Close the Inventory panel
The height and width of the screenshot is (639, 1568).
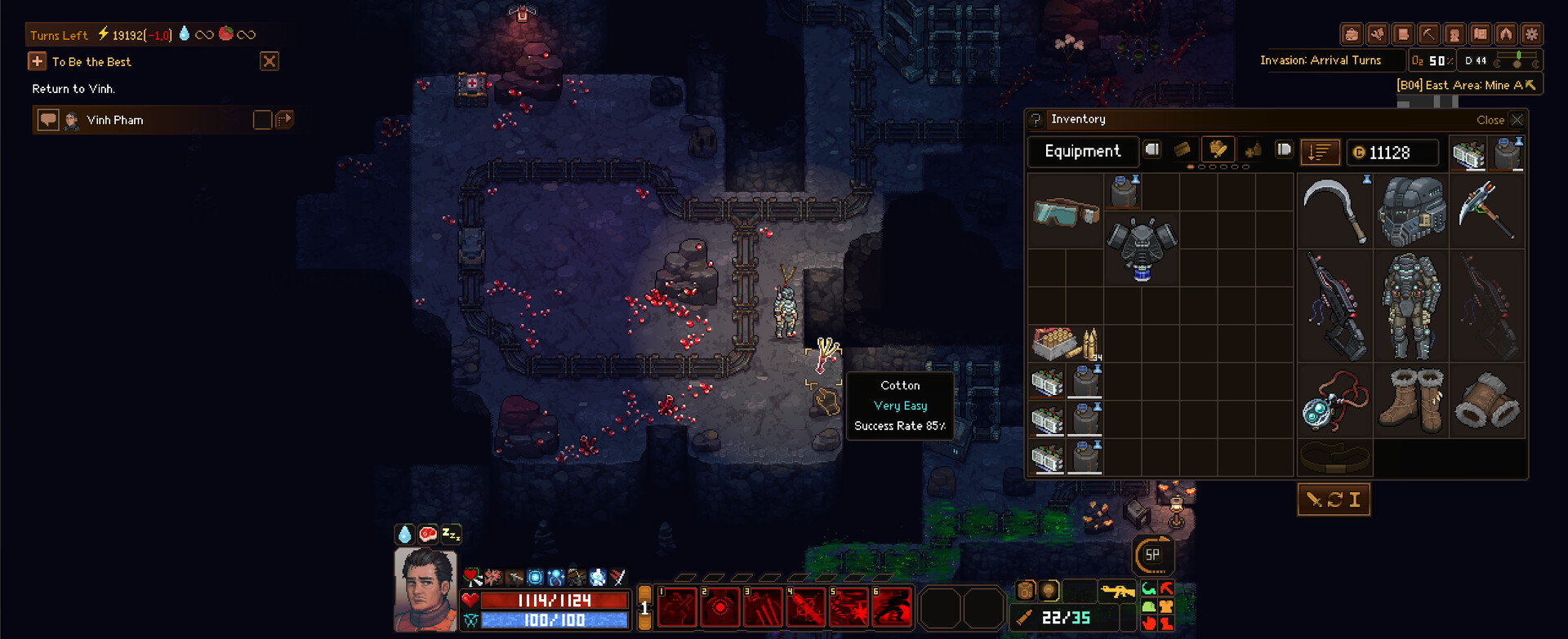click(x=1517, y=120)
